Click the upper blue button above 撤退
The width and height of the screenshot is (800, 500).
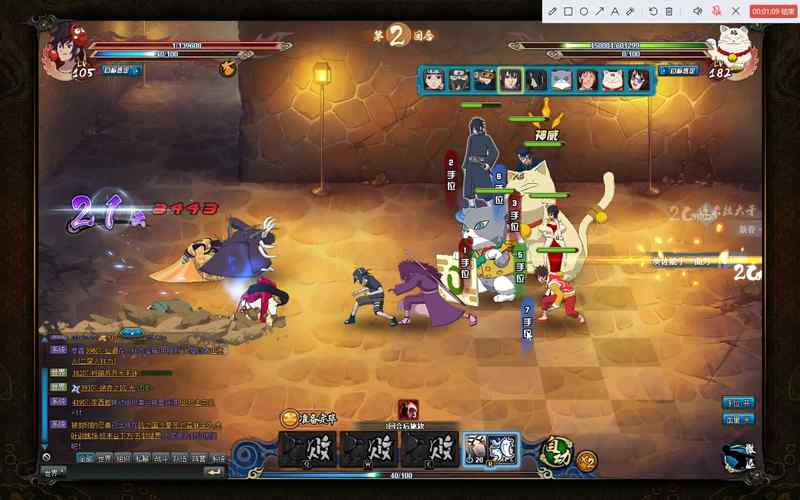738,402
